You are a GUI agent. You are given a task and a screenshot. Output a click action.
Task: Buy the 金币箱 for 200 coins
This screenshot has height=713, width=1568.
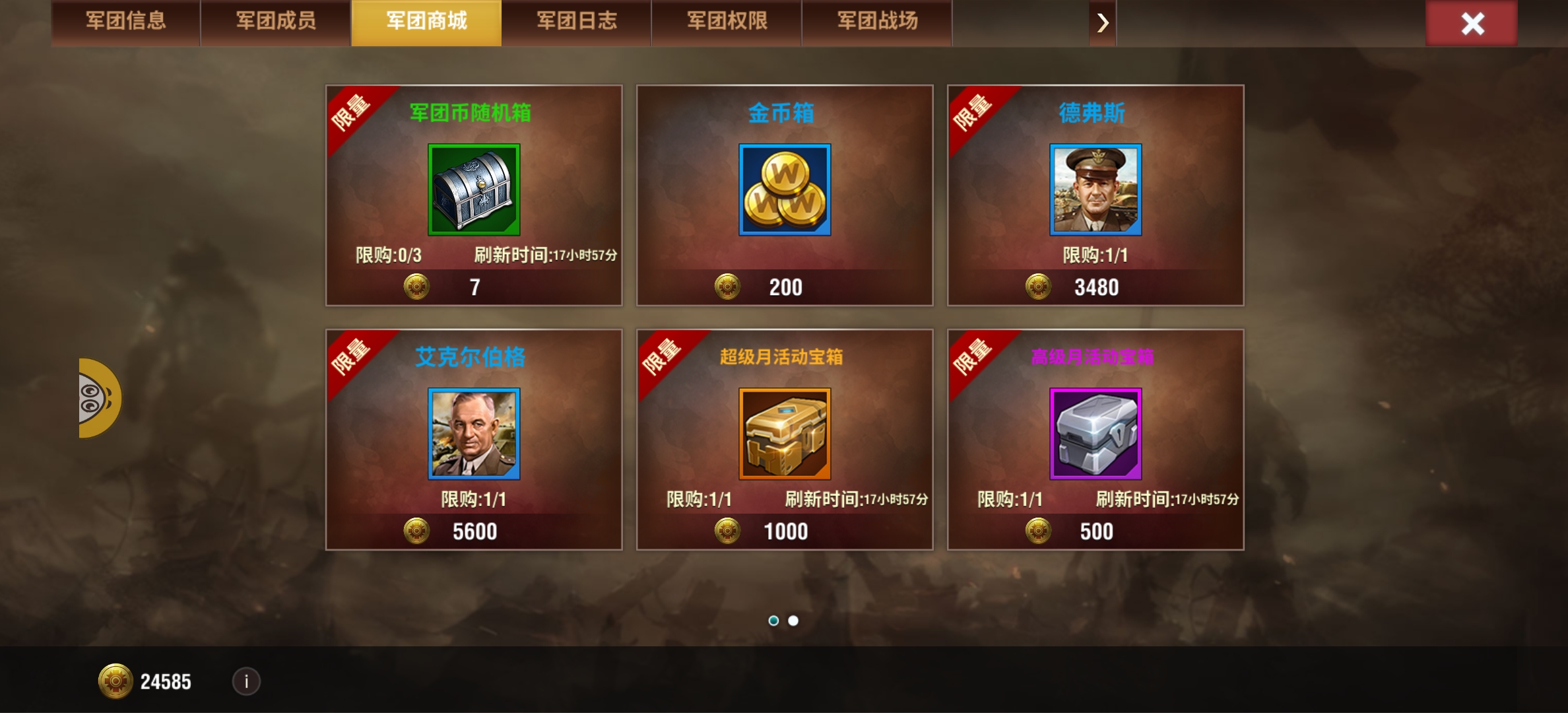tap(785, 287)
